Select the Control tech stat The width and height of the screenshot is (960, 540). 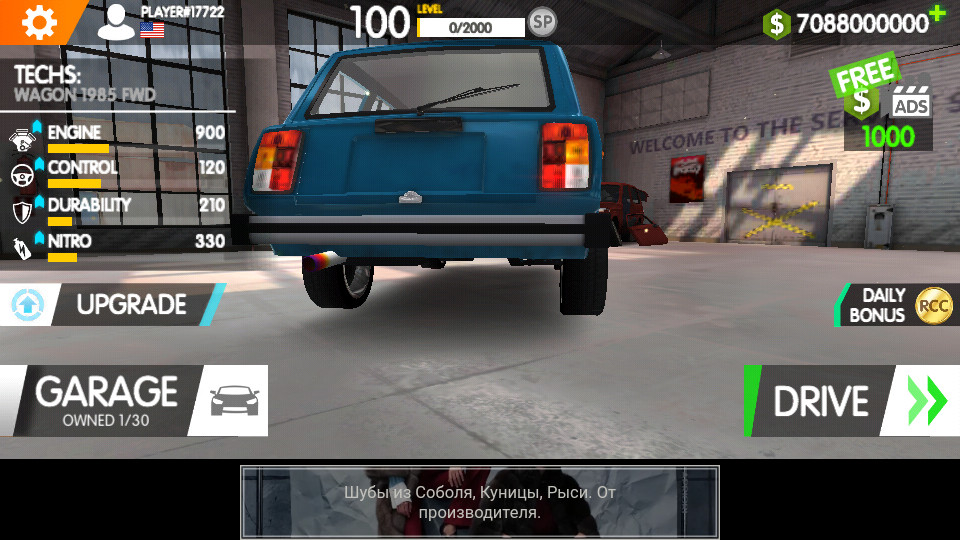coord(117,172)
